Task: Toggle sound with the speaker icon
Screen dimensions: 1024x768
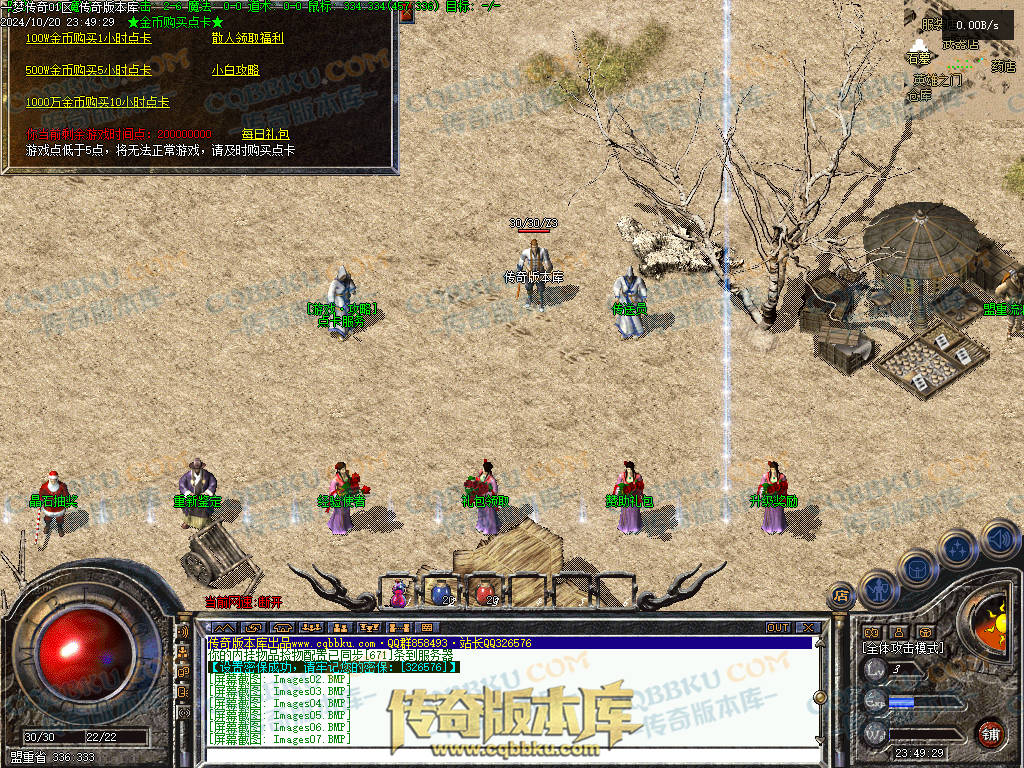Action: [x=999, y=539]
